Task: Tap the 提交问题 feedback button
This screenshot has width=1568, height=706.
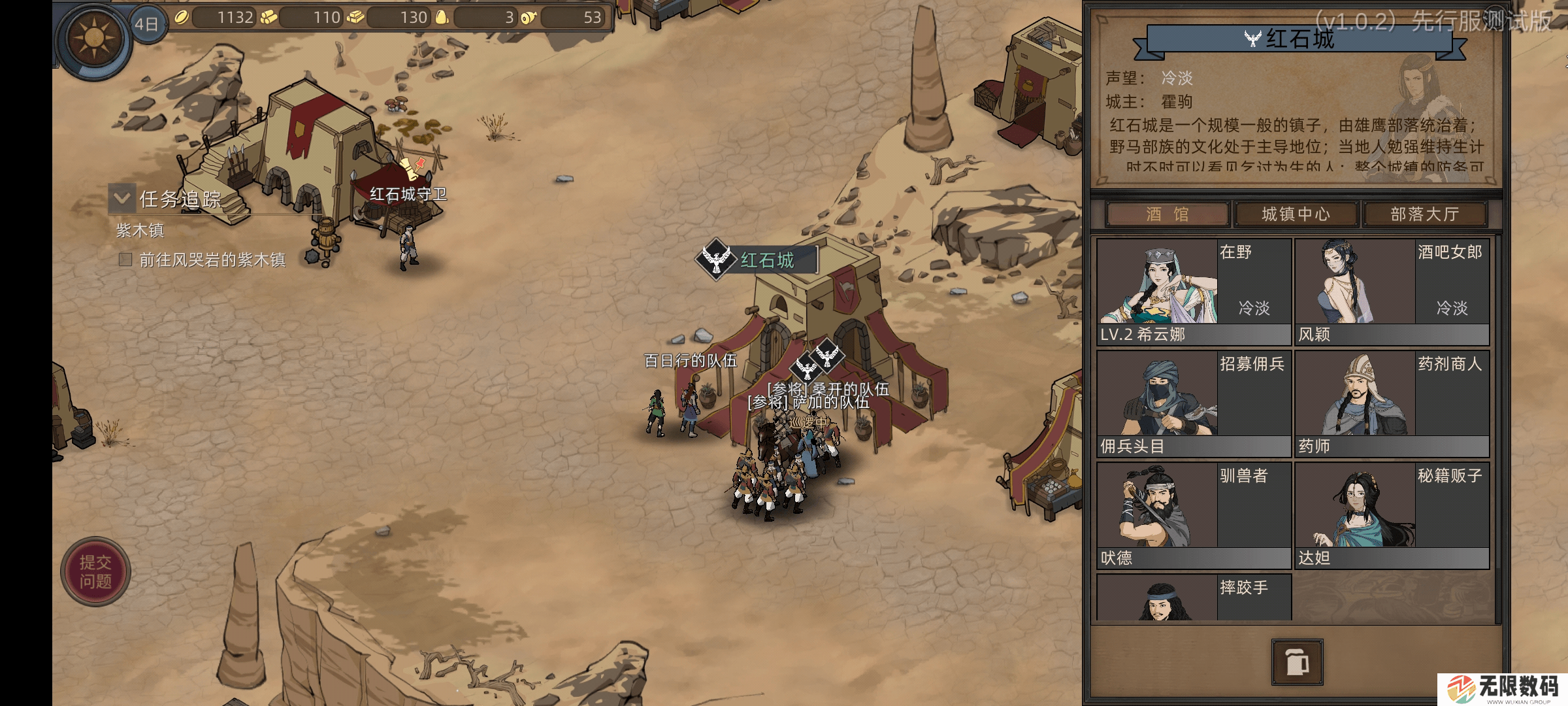Action: point(95,572)
